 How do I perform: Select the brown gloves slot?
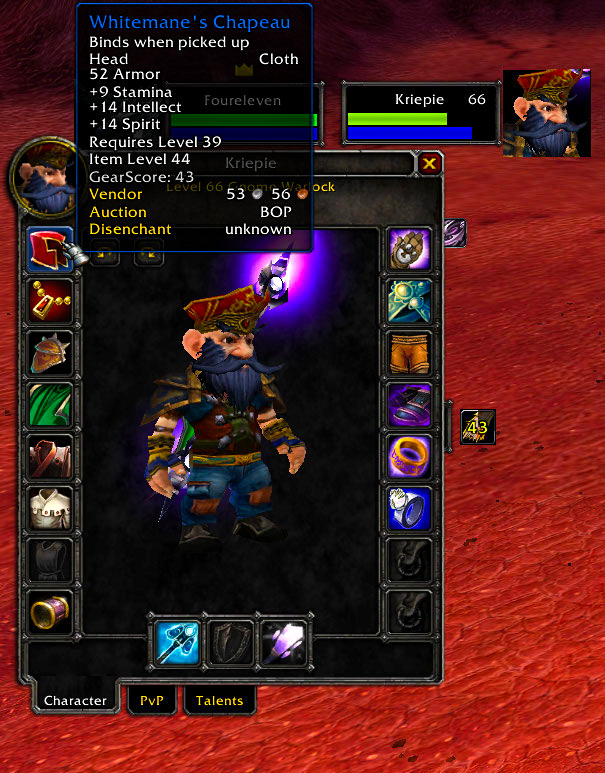[410, 249]
